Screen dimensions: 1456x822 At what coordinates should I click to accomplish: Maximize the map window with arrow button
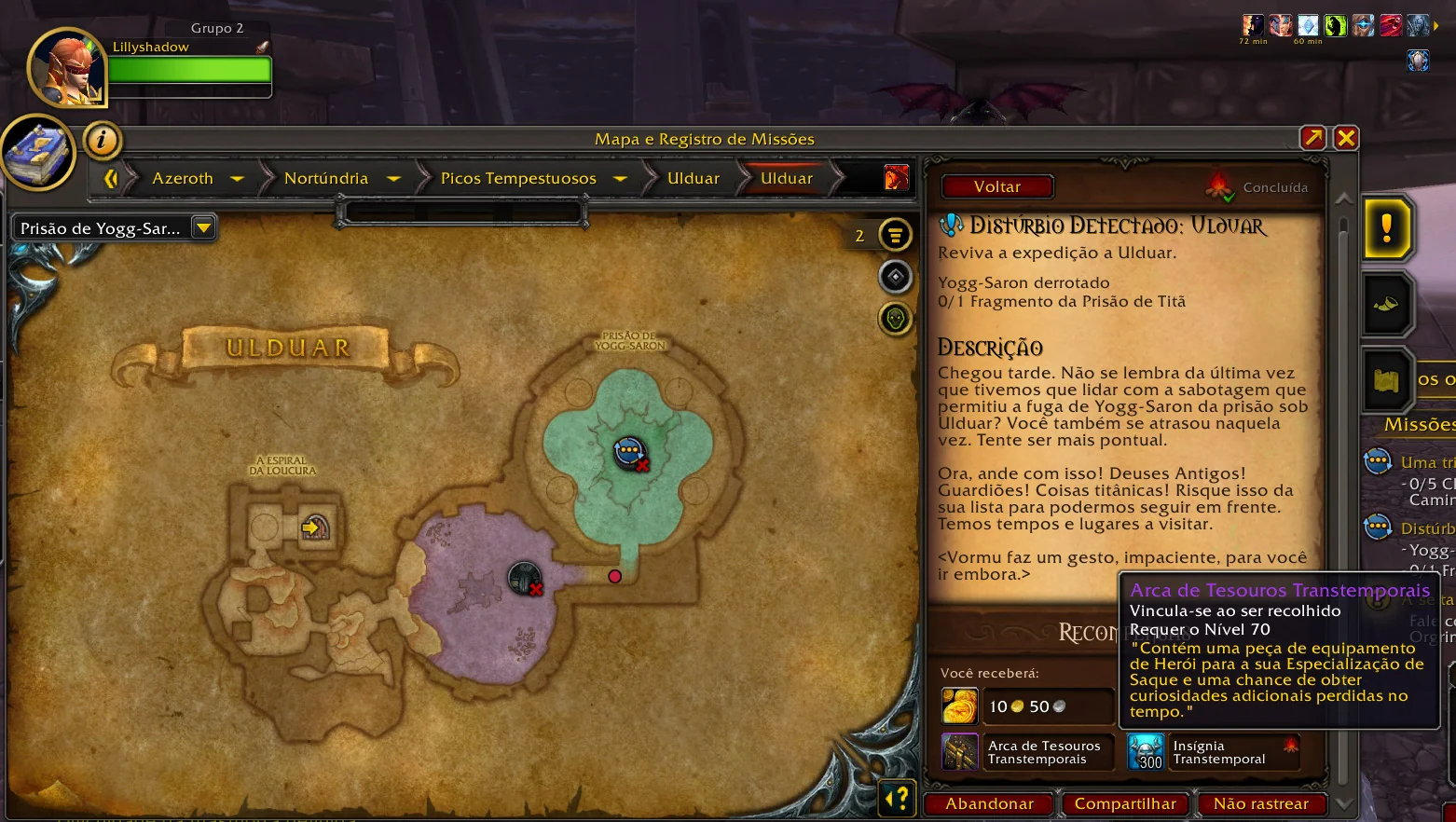tap(1312, 139)
